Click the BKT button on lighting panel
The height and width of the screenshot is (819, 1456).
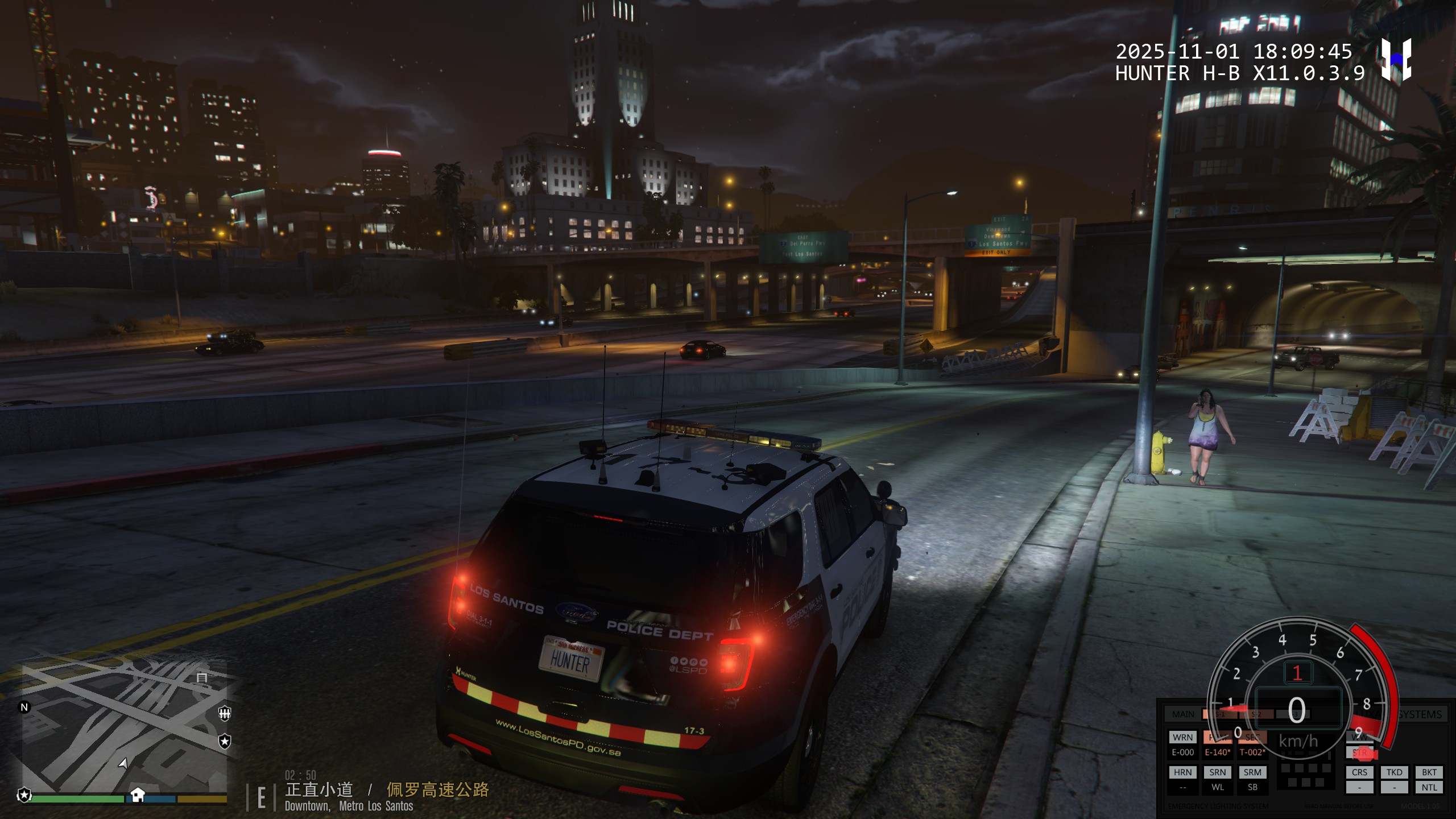(1429, 772)
